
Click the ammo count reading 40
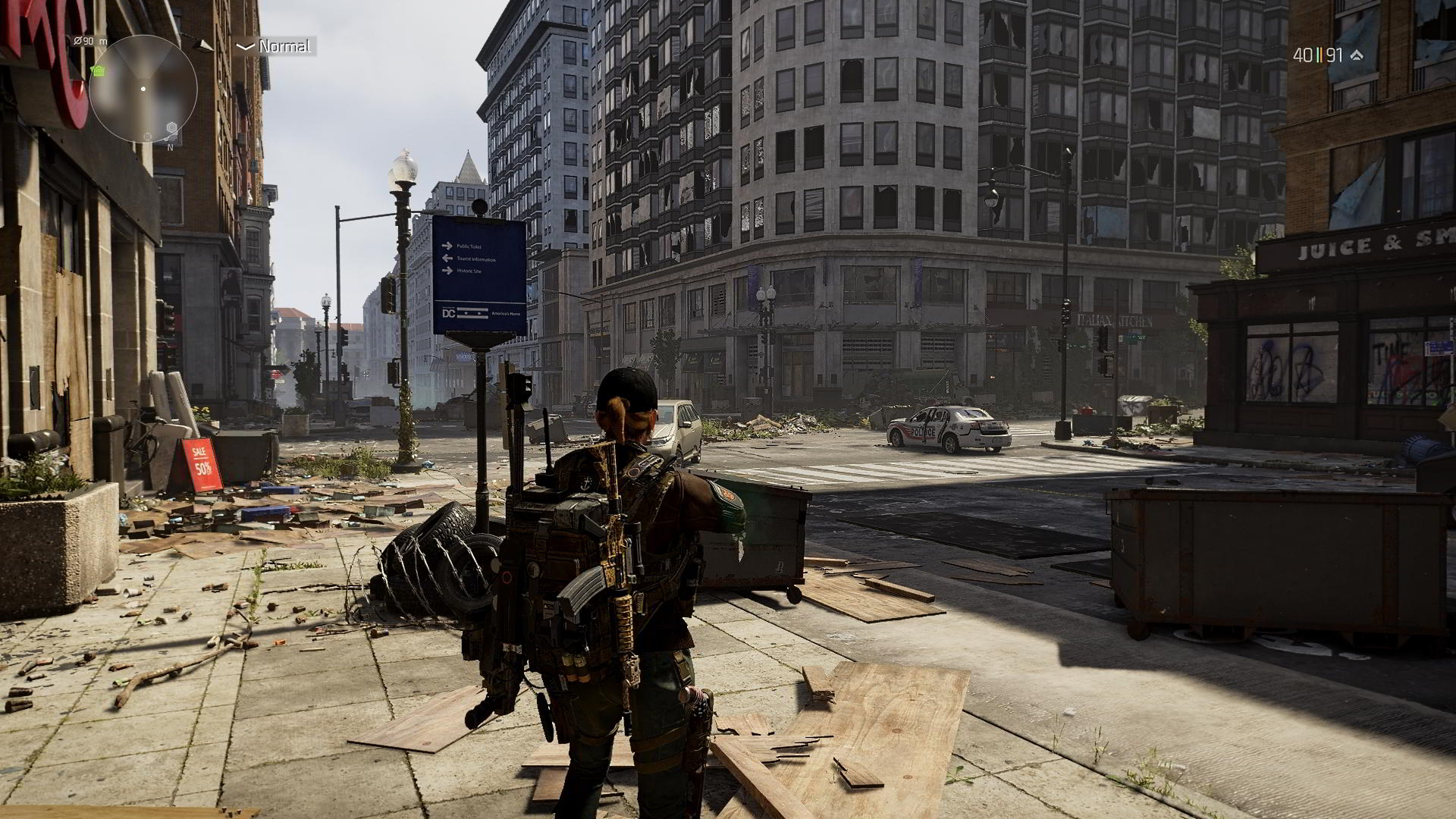[1303, 55]
